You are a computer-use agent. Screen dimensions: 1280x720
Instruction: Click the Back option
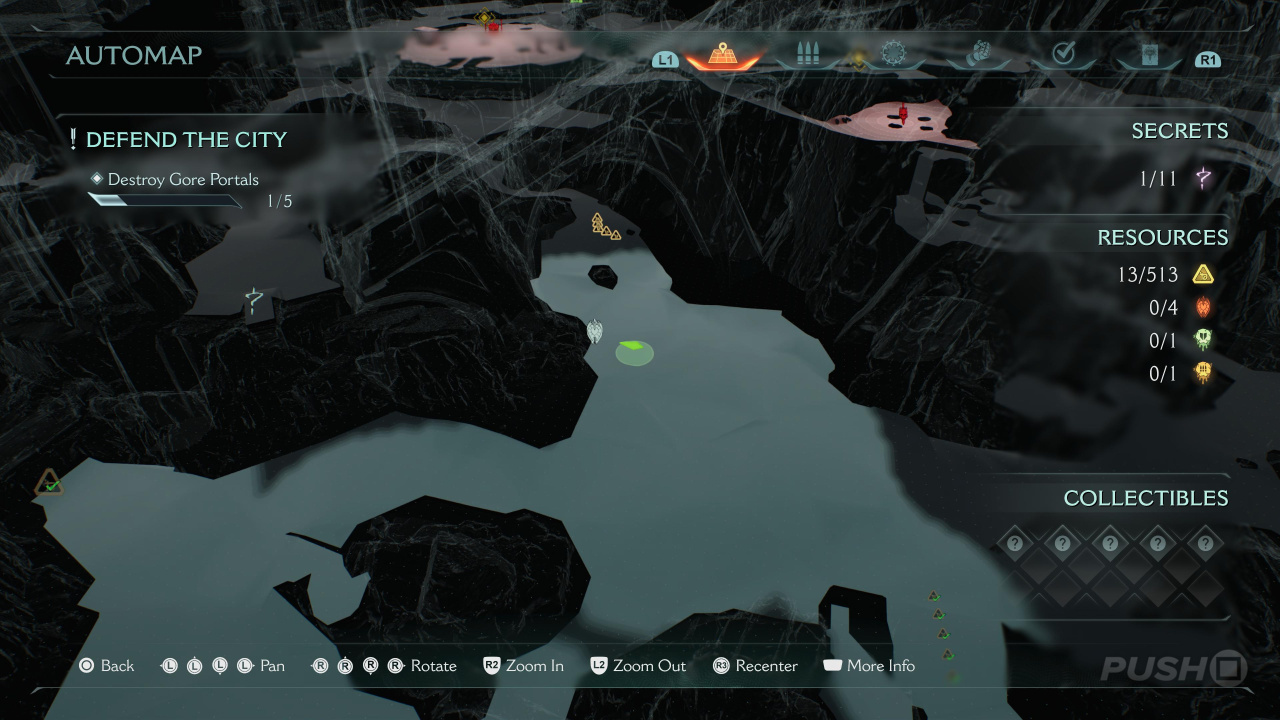pyautogui.click(x=107, y=666)
